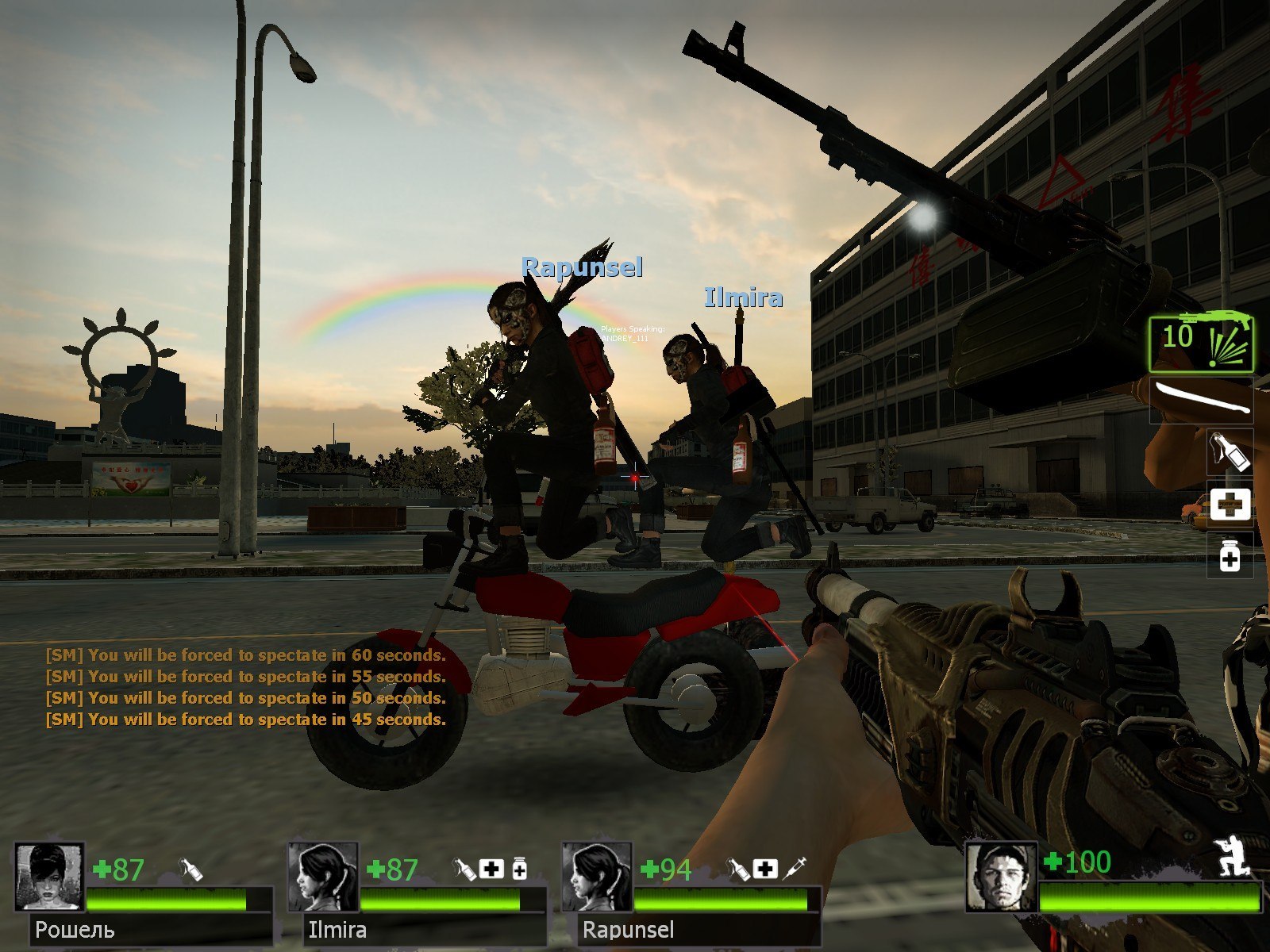Screen dimensions: 1270x952
Task: Choose the pain pills bottle slot
Action: 1229,554
